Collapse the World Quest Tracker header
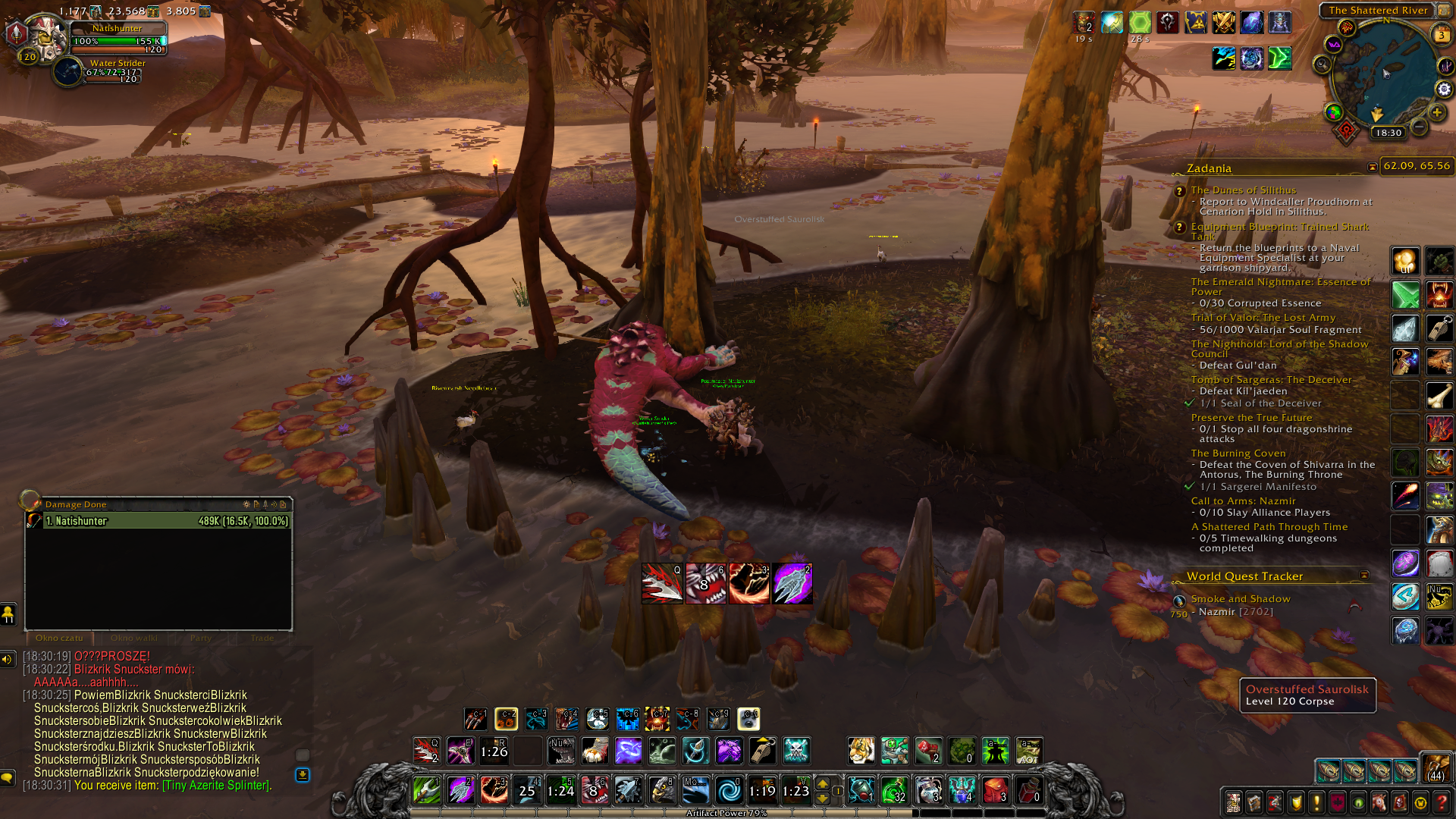 [x=1363, y=576]
